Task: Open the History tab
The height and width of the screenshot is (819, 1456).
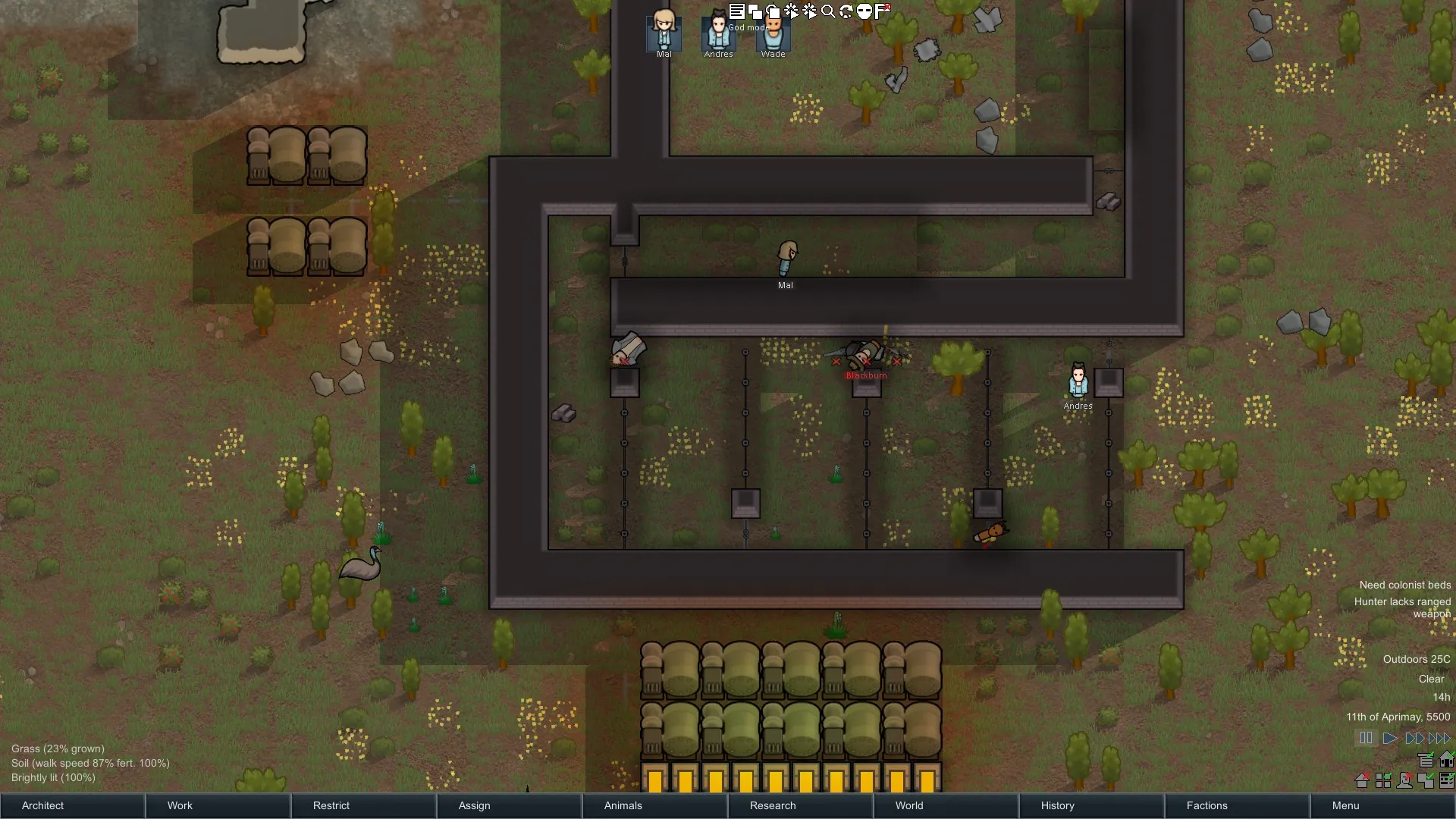Action: [1091, 805]
